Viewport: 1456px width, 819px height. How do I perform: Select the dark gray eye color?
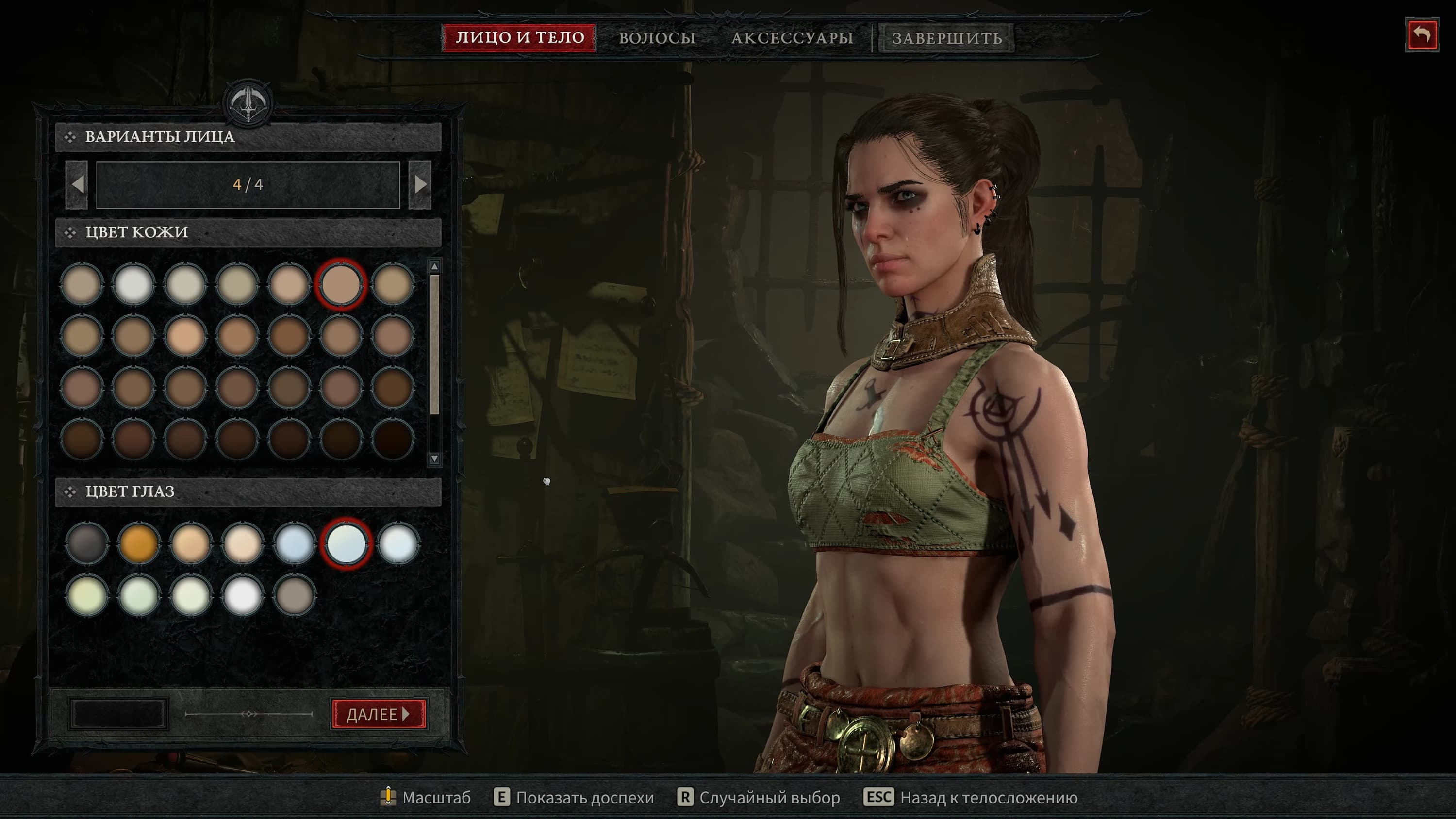[x=86, y=543]
